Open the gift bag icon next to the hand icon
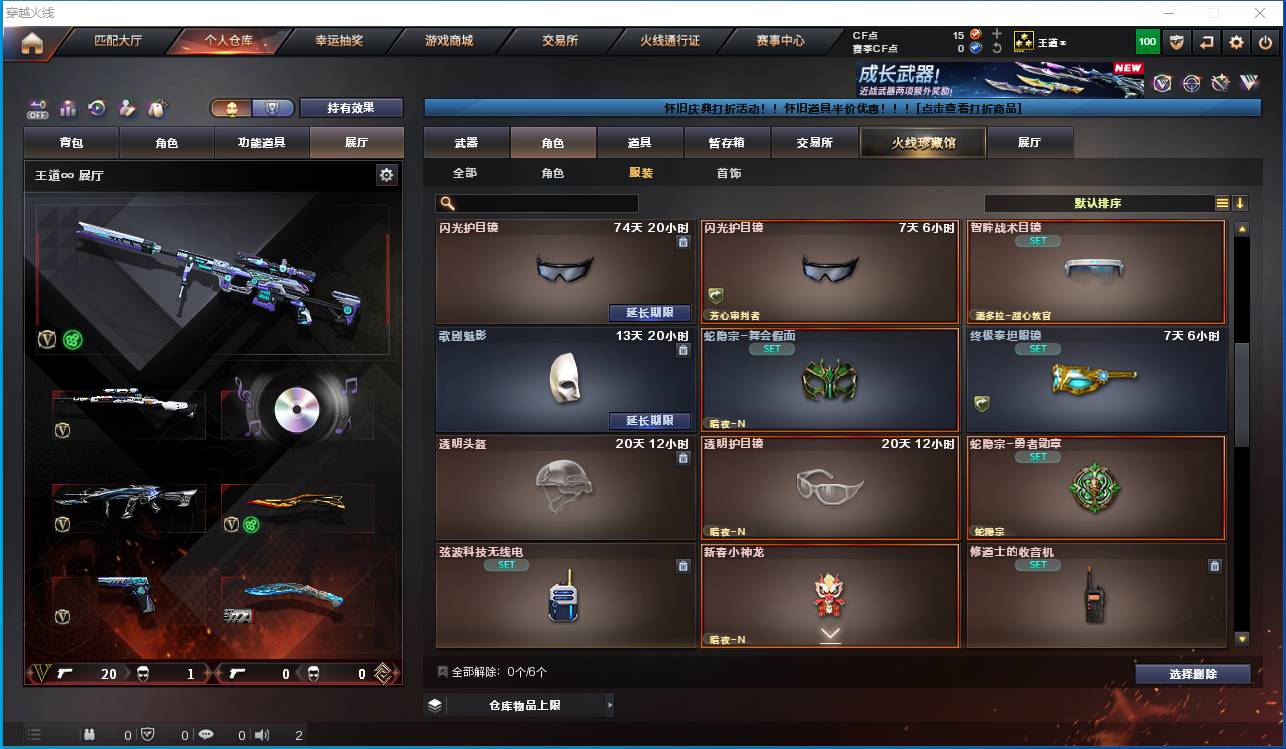The height and width of the screenshot is (749, 1286). [156, 108]
